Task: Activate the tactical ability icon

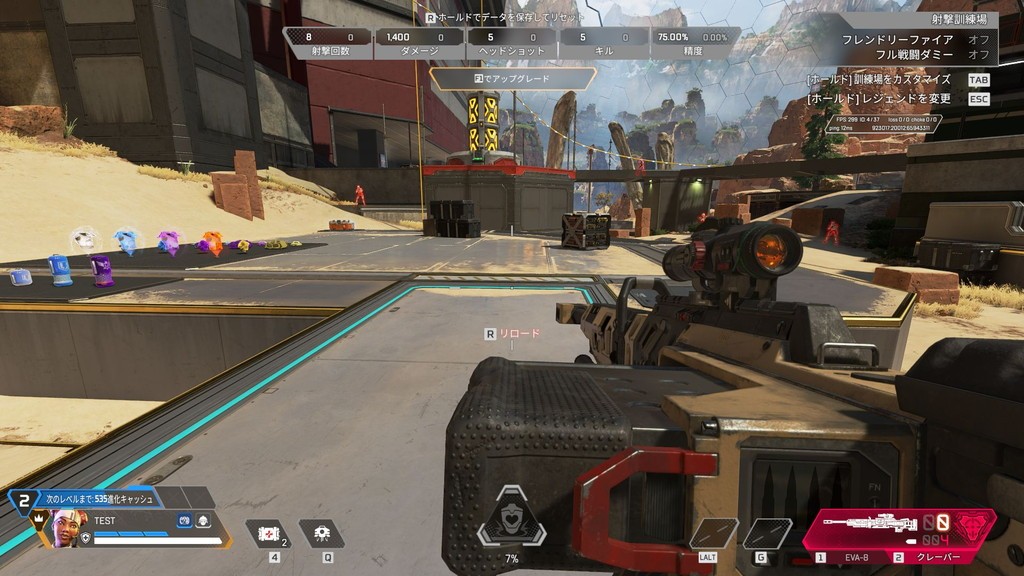Action: [322, 534]
